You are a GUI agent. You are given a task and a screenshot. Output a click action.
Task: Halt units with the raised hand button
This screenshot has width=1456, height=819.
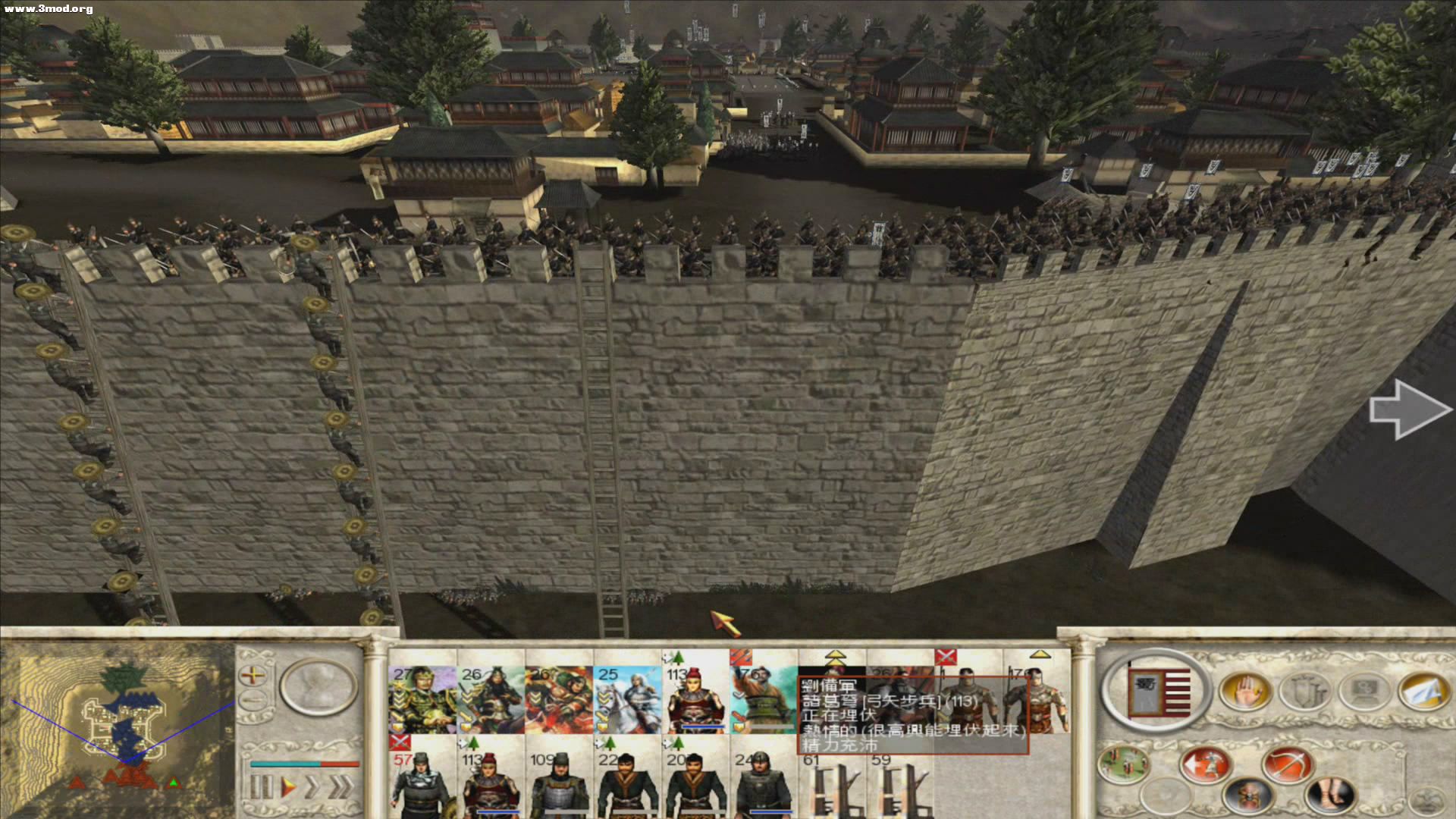point(1244,692)
